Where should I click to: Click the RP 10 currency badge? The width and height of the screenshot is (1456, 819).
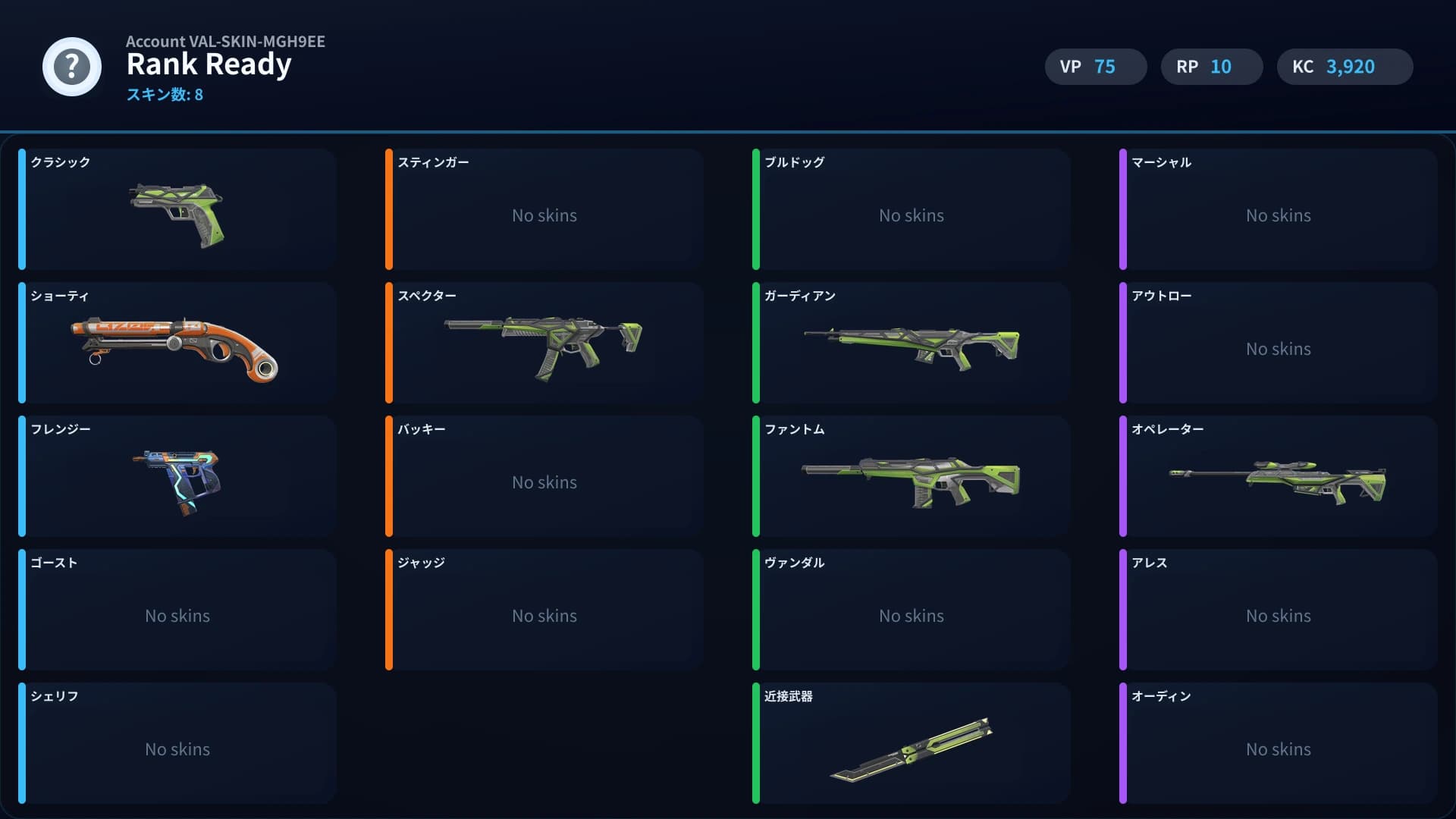(1210, 67)
